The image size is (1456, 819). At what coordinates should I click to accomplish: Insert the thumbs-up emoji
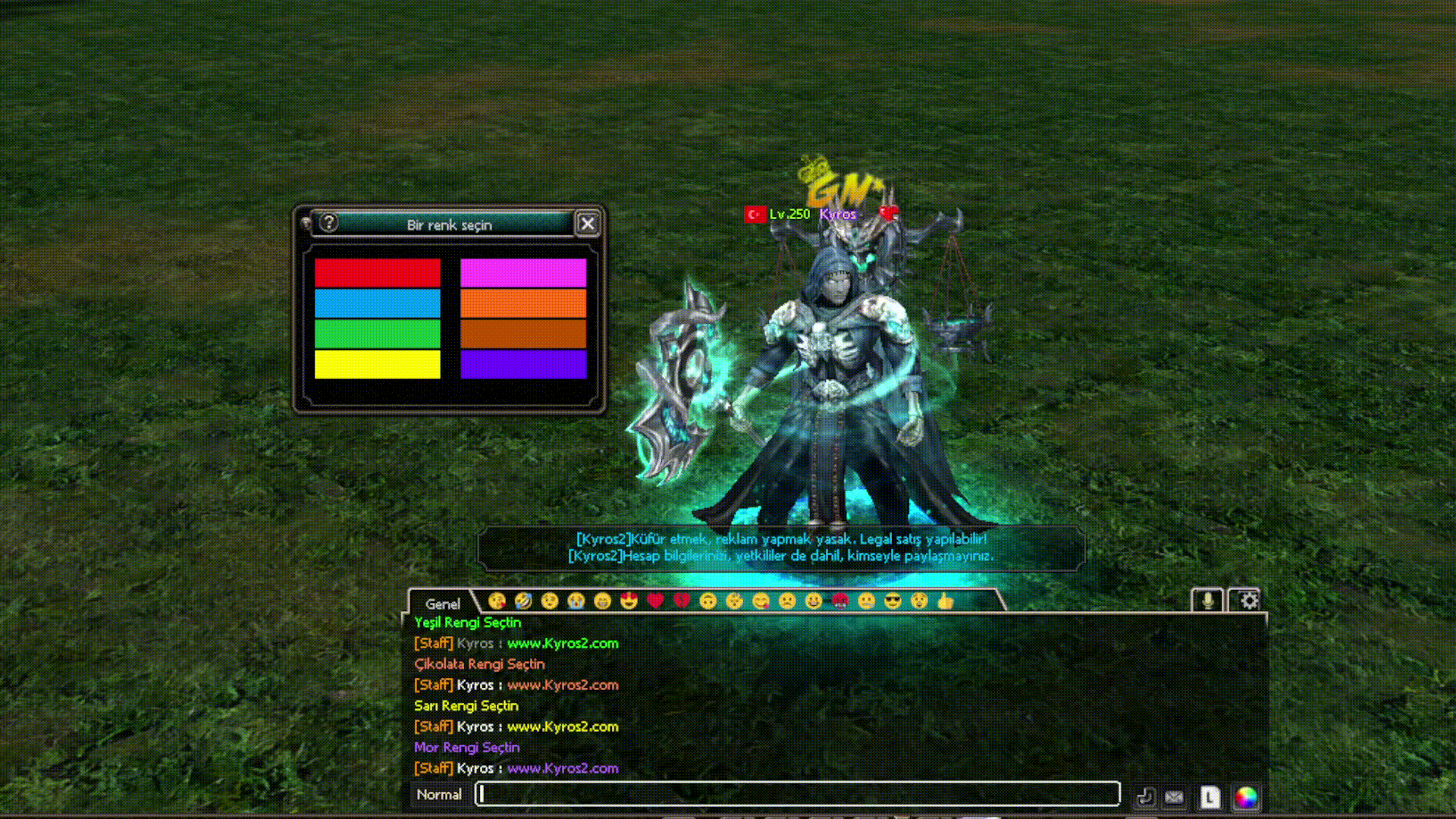coord(945,601)
